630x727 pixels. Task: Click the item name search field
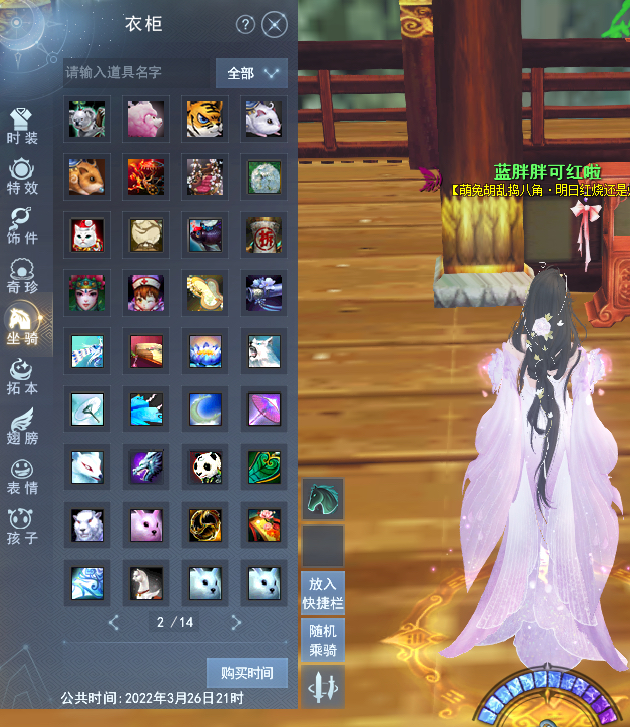point(136,72)
